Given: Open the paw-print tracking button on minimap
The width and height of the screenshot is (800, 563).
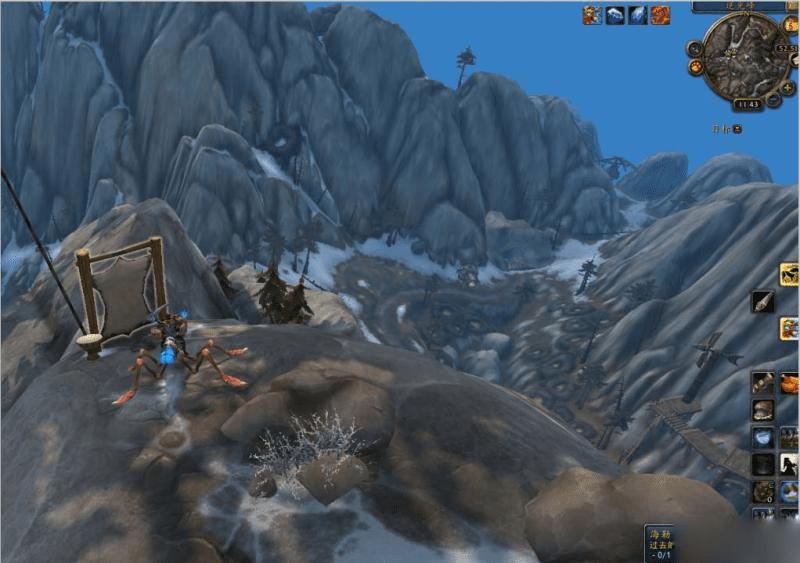Looking at the screenshot, I should point(694,68).
